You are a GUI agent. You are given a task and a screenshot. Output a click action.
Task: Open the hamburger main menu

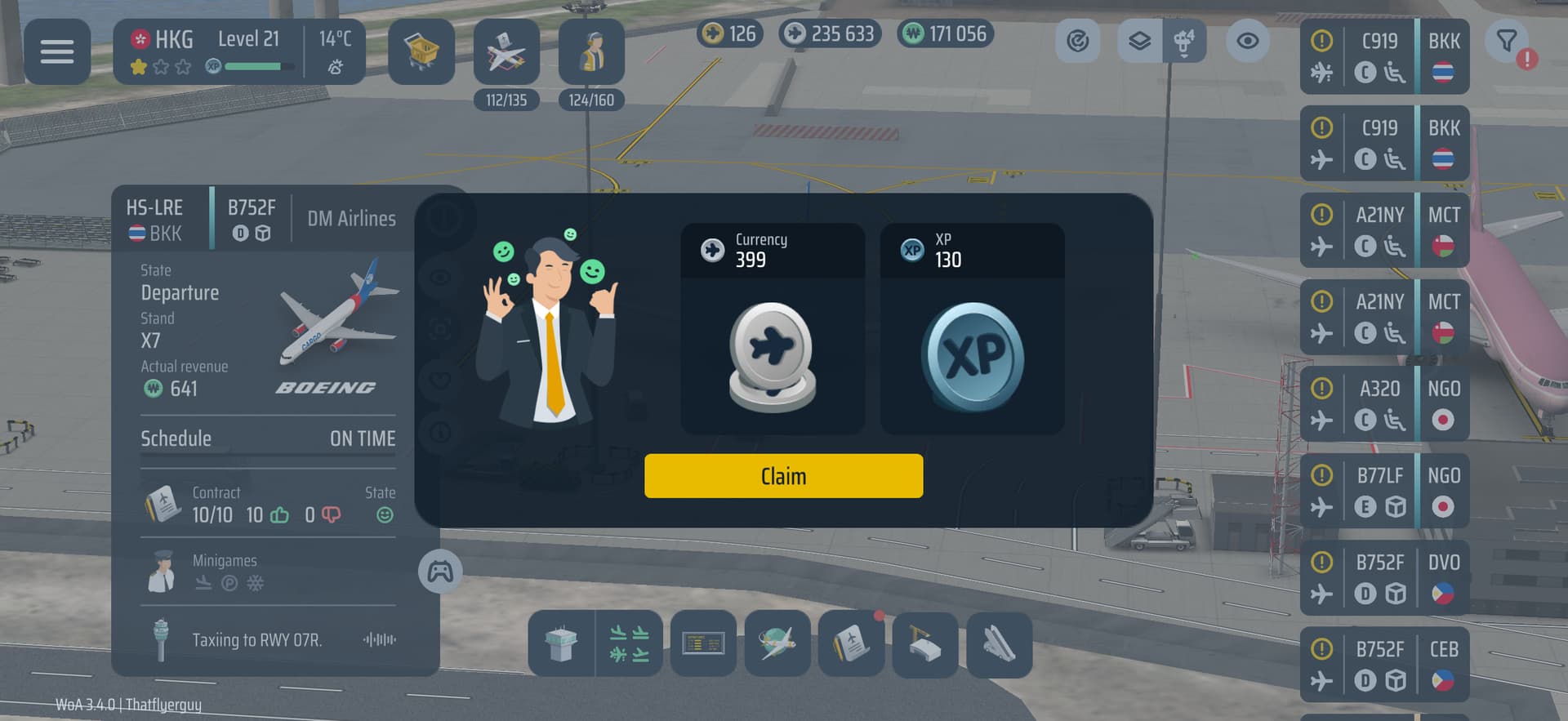coord(57,52)
